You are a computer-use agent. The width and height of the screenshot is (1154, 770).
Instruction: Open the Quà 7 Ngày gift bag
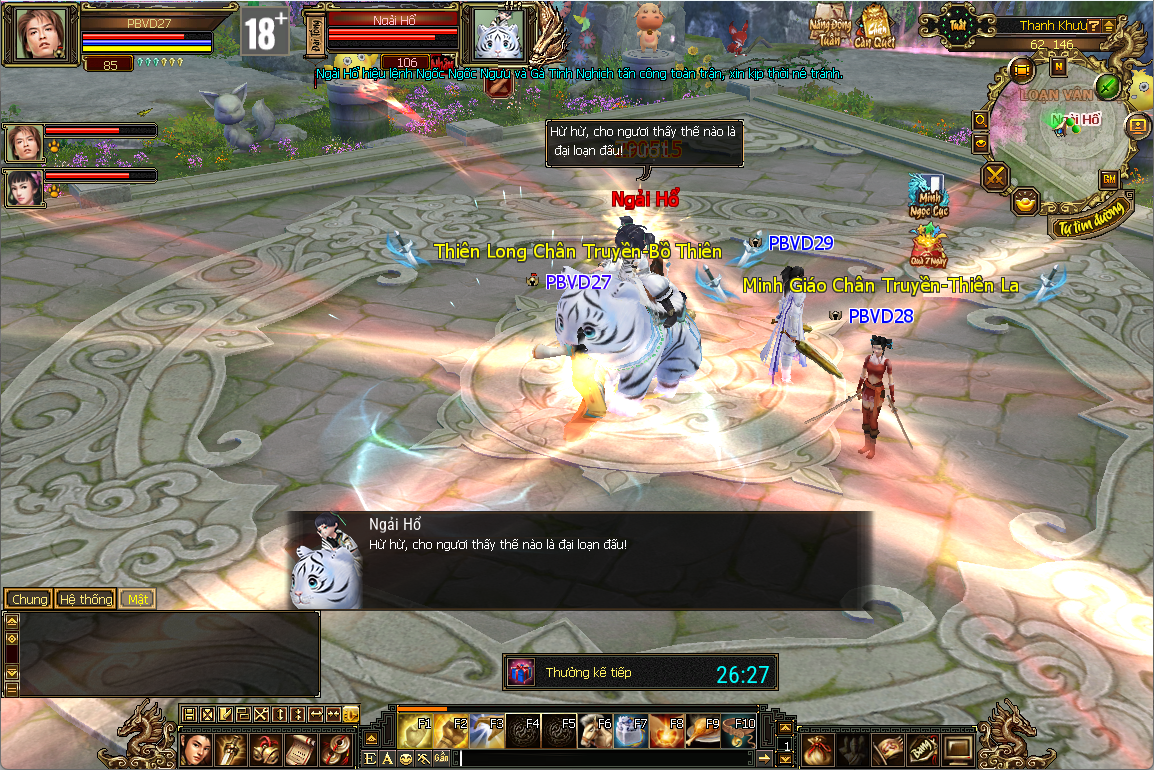click(925, 246)
